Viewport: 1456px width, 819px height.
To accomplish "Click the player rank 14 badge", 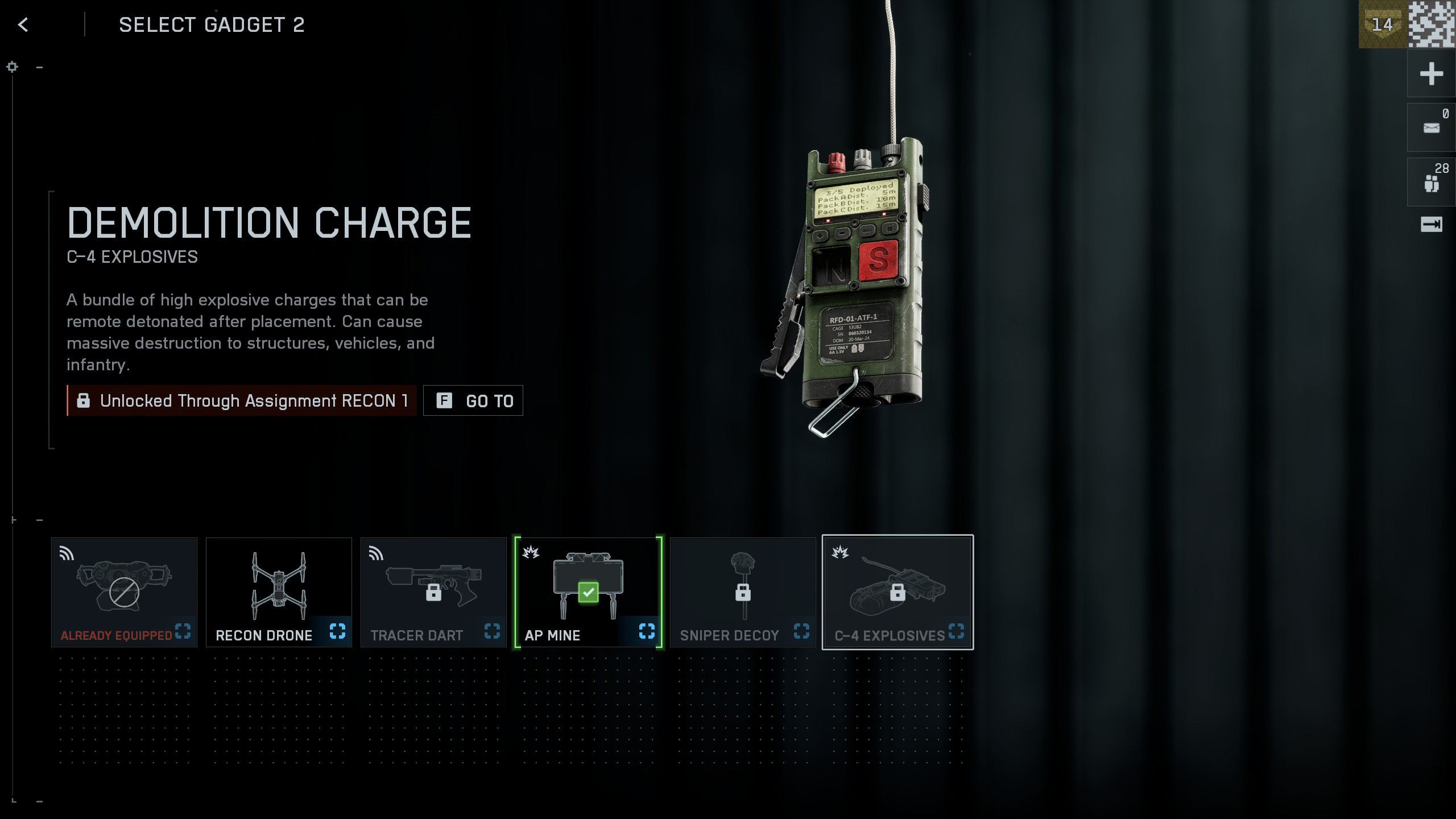I will pos(1382,24).
